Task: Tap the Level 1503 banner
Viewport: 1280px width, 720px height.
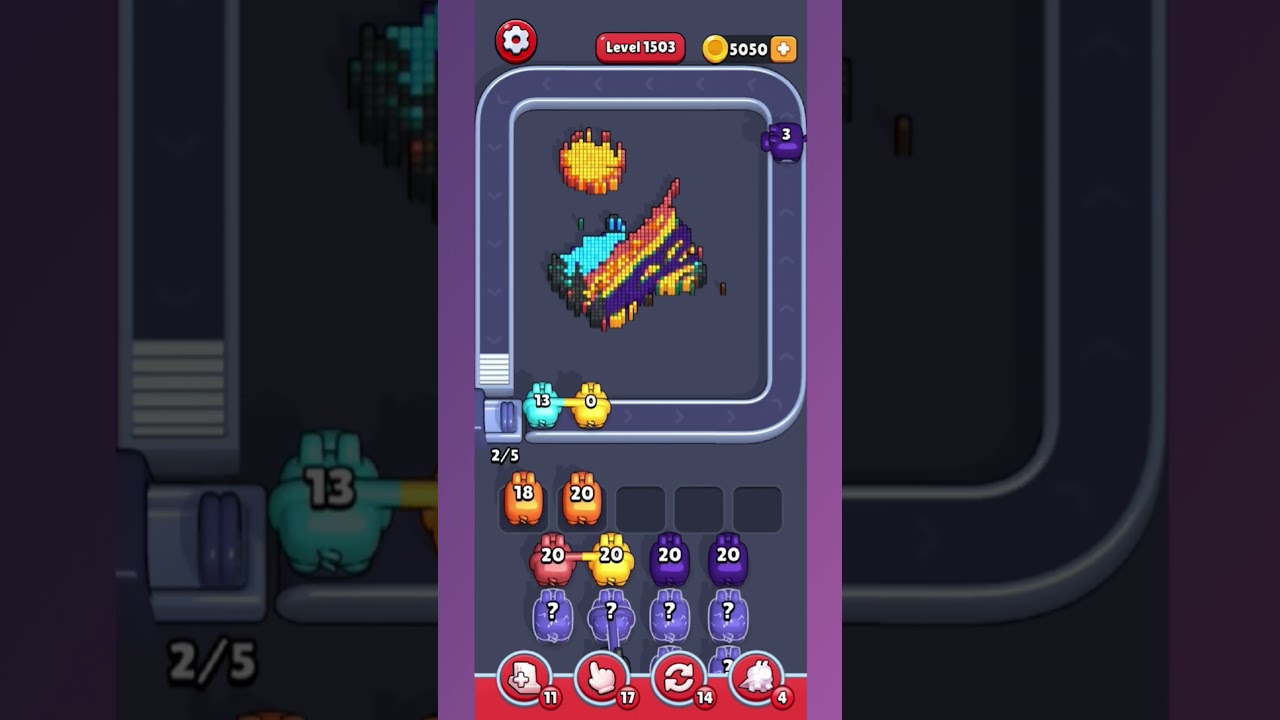Action: [x=640, y=47]
